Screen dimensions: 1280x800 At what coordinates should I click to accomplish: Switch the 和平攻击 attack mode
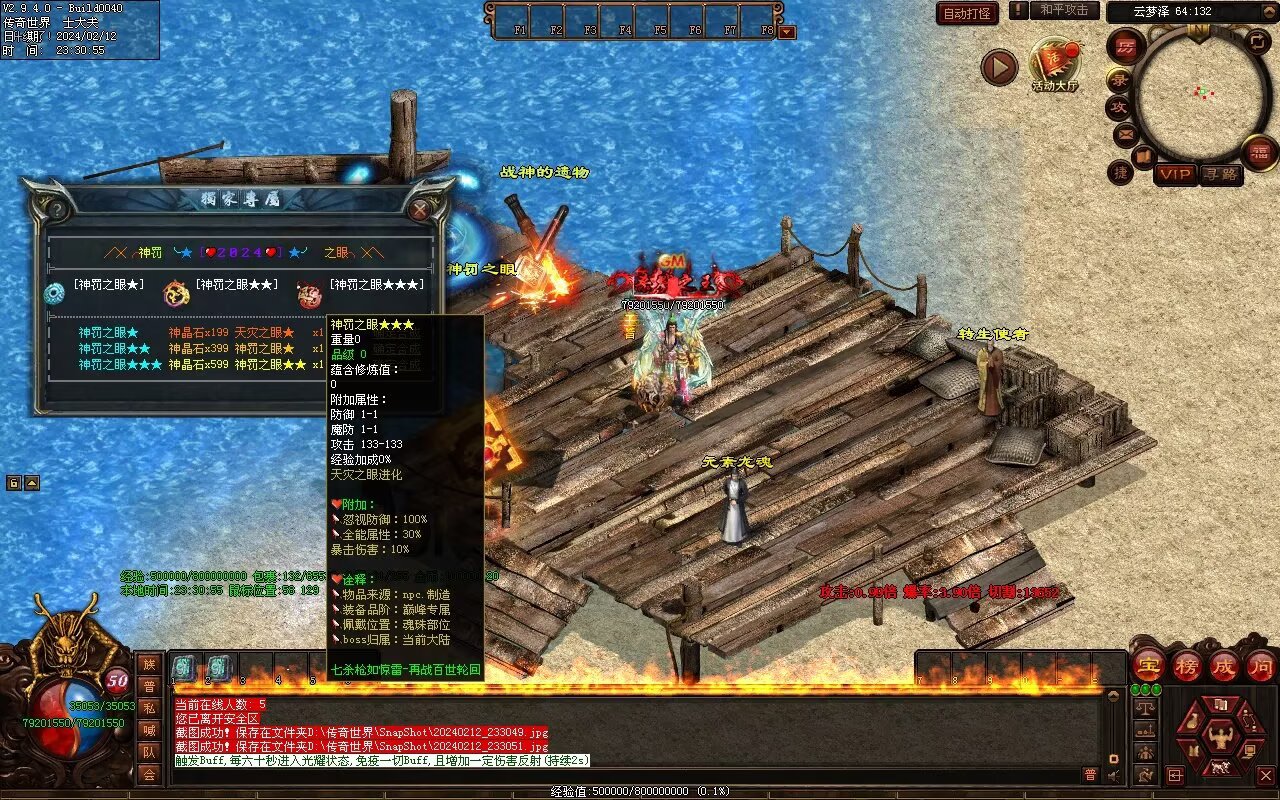point(1063,10)
